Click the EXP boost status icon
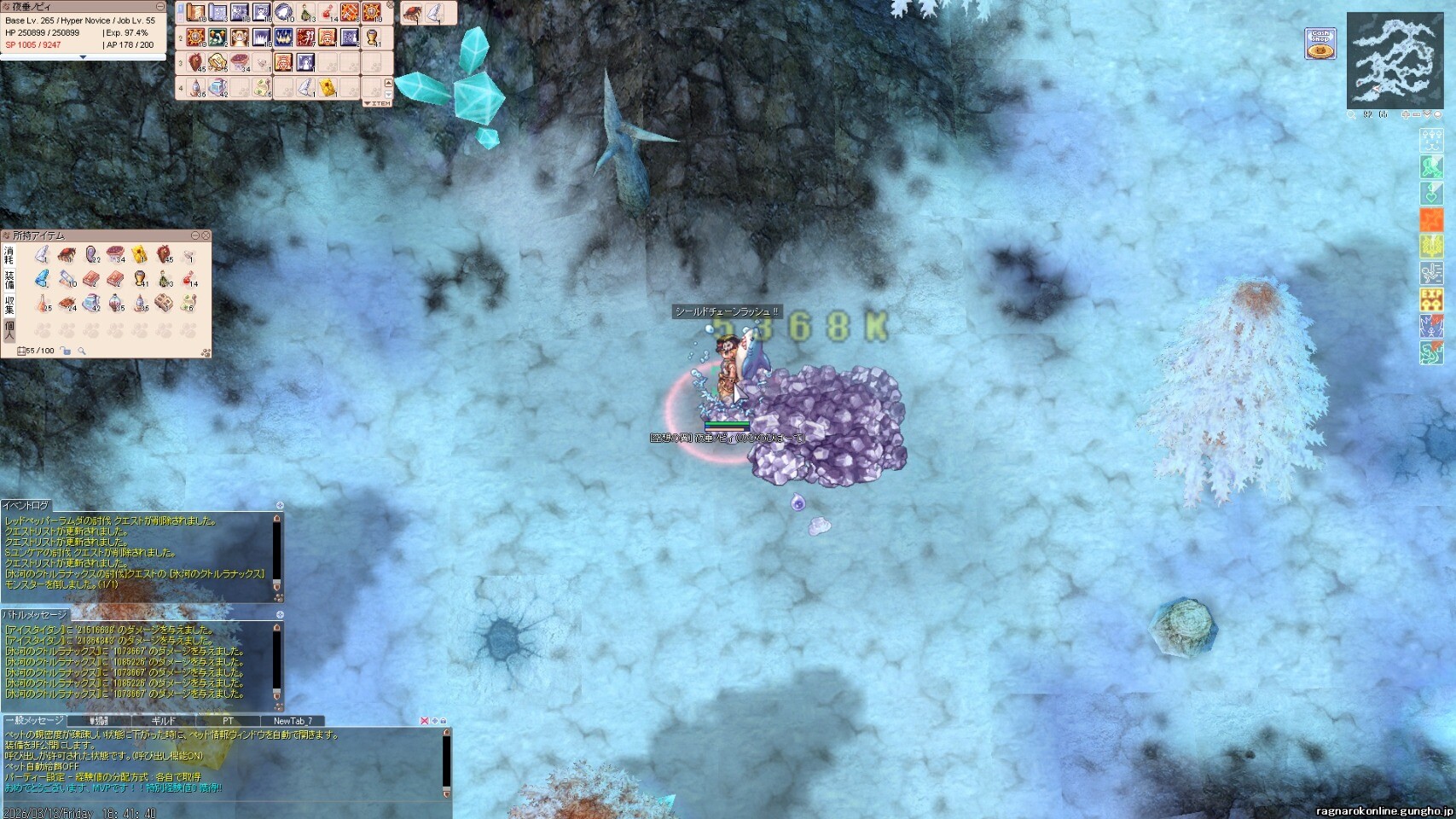This screenshot has height=819, width=1456. (x=1431, y=299)
